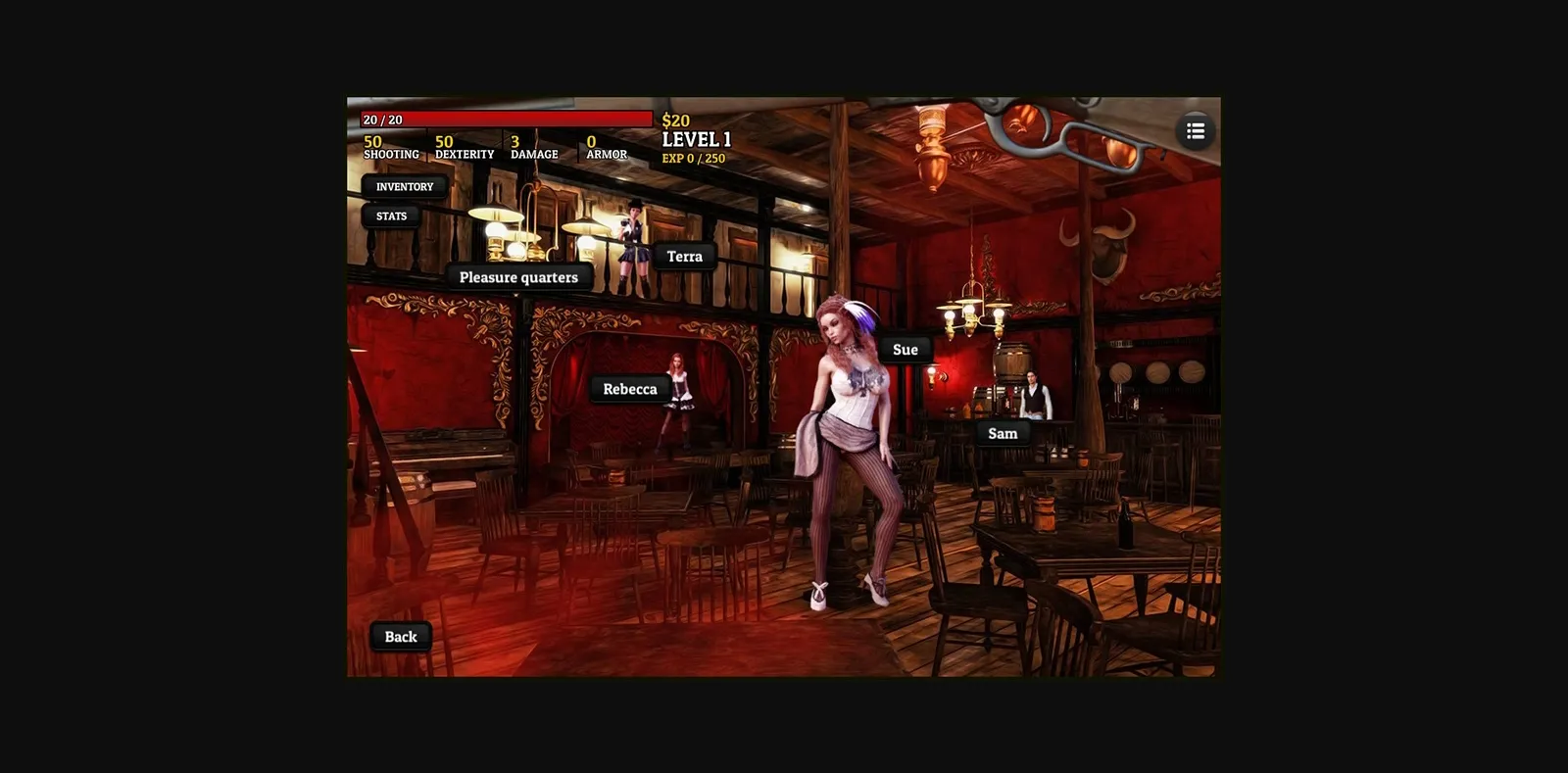Click the dancer standing on the stage
1568x773 pixels.
(x=678, y=402)
